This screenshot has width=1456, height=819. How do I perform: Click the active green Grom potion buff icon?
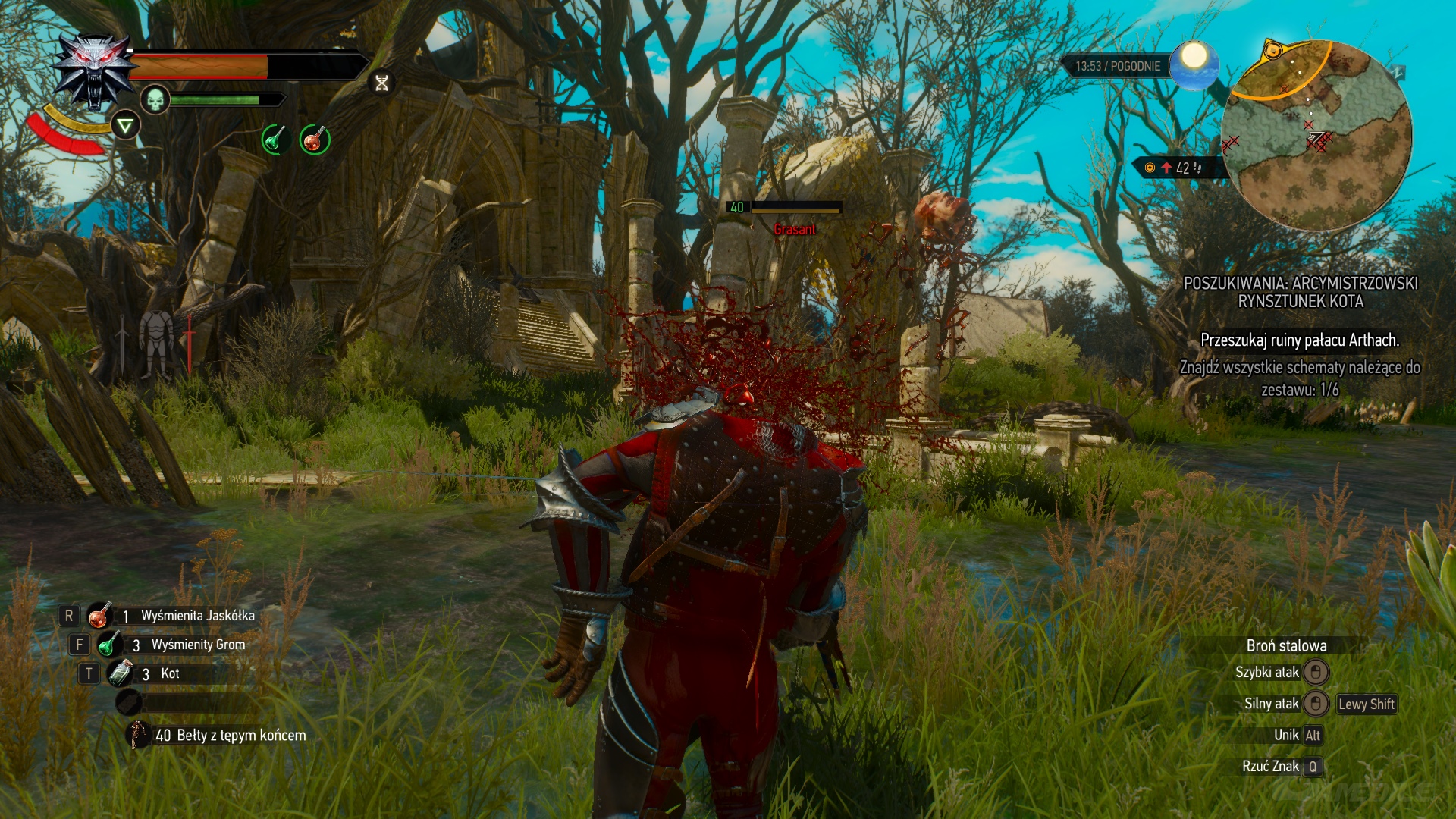(x=275, y=140)
